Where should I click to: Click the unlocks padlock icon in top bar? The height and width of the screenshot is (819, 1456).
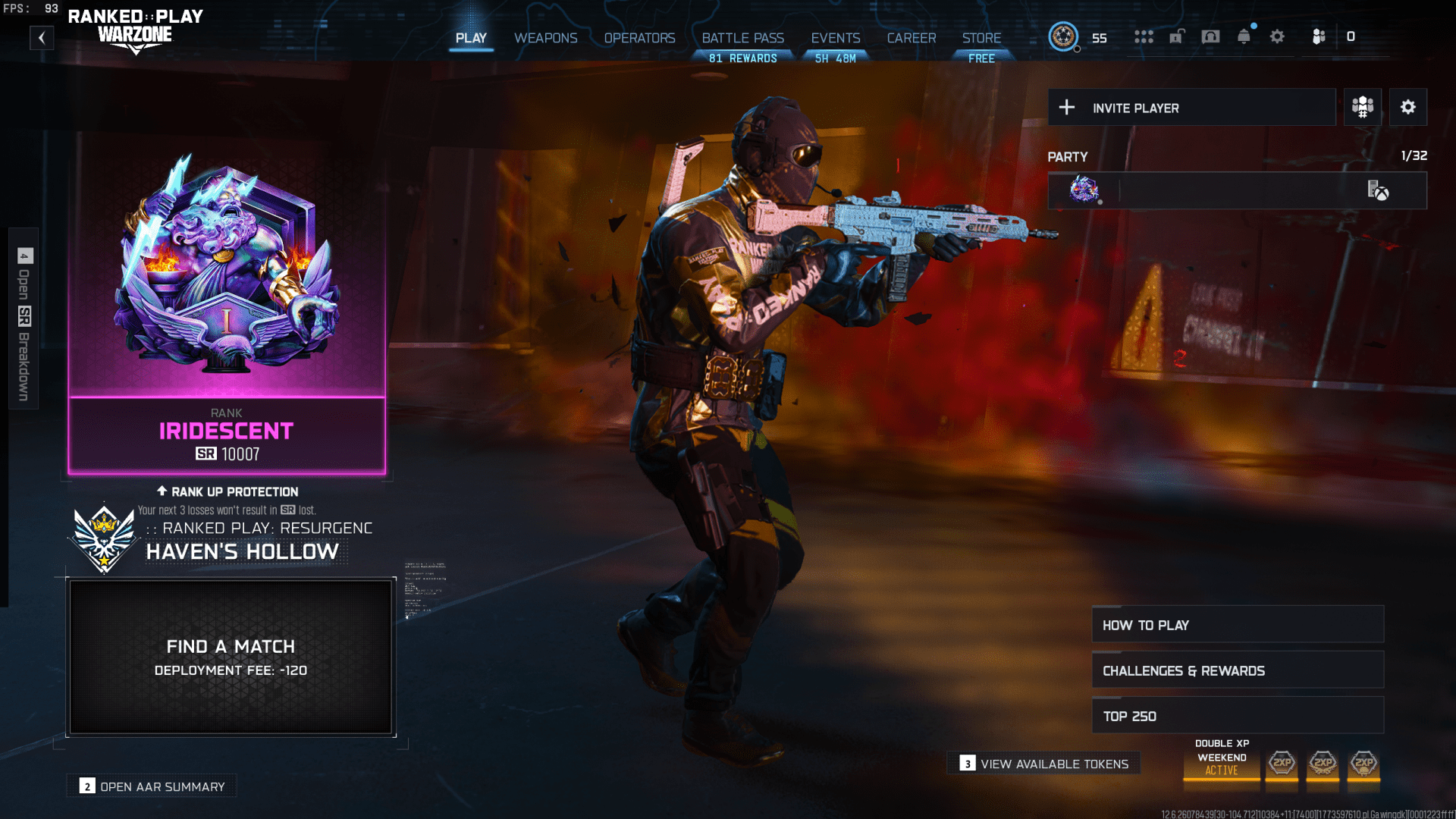tap(1177, 36)
